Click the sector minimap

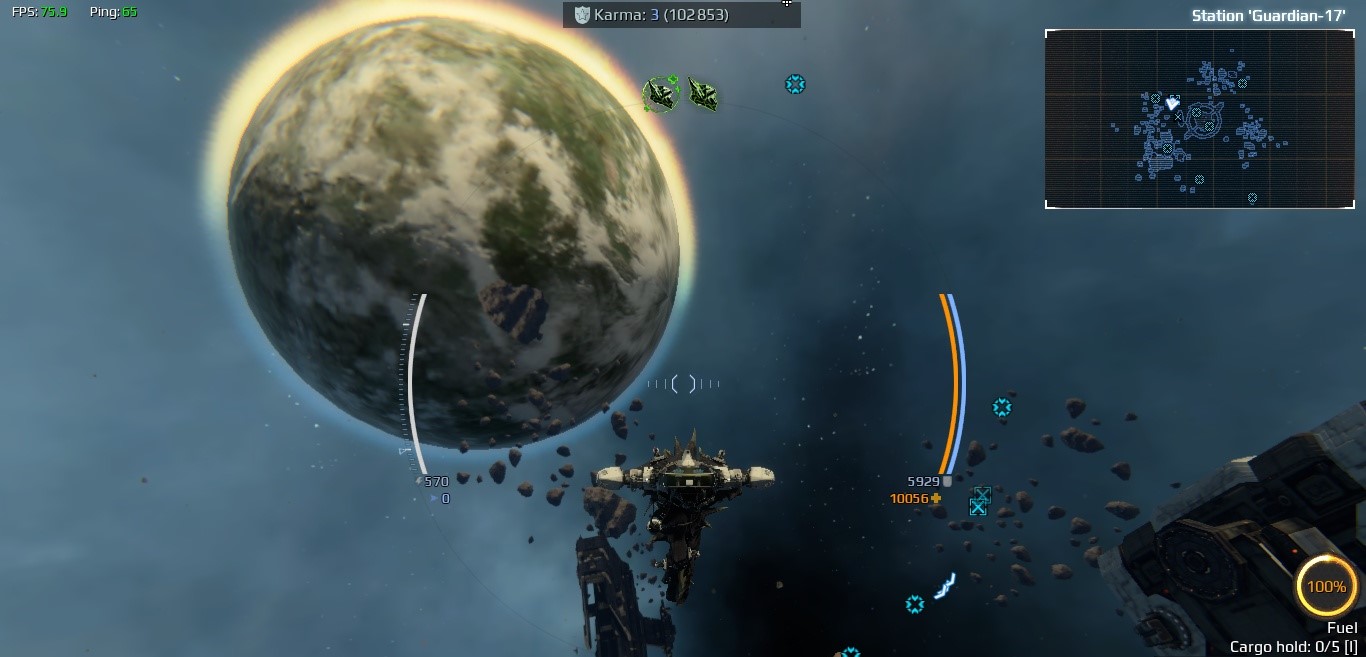[1199, 119]
